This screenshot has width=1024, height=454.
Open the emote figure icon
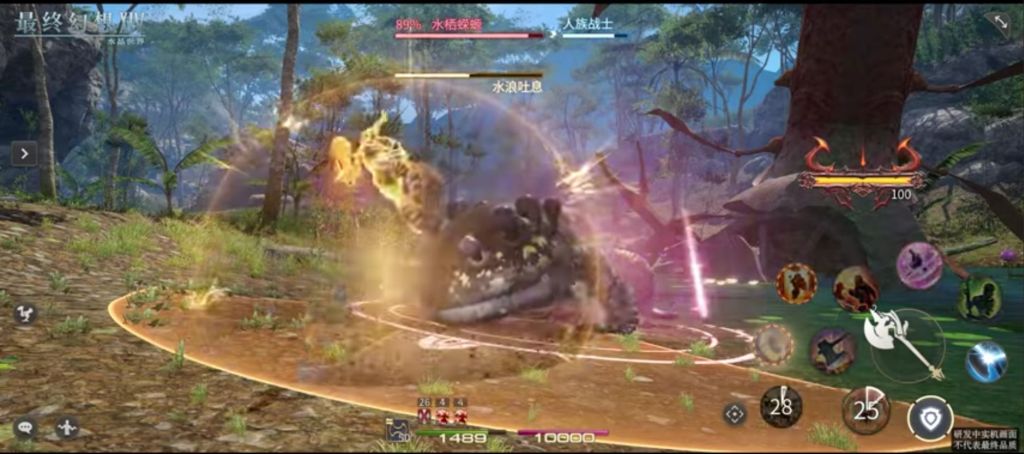66,427
